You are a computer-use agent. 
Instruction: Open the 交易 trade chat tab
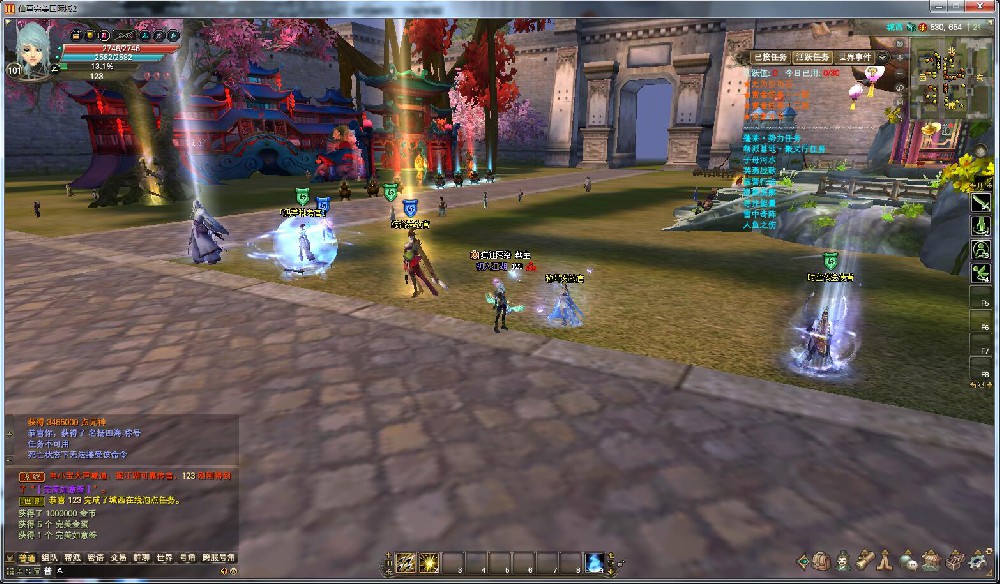(119, 558)
